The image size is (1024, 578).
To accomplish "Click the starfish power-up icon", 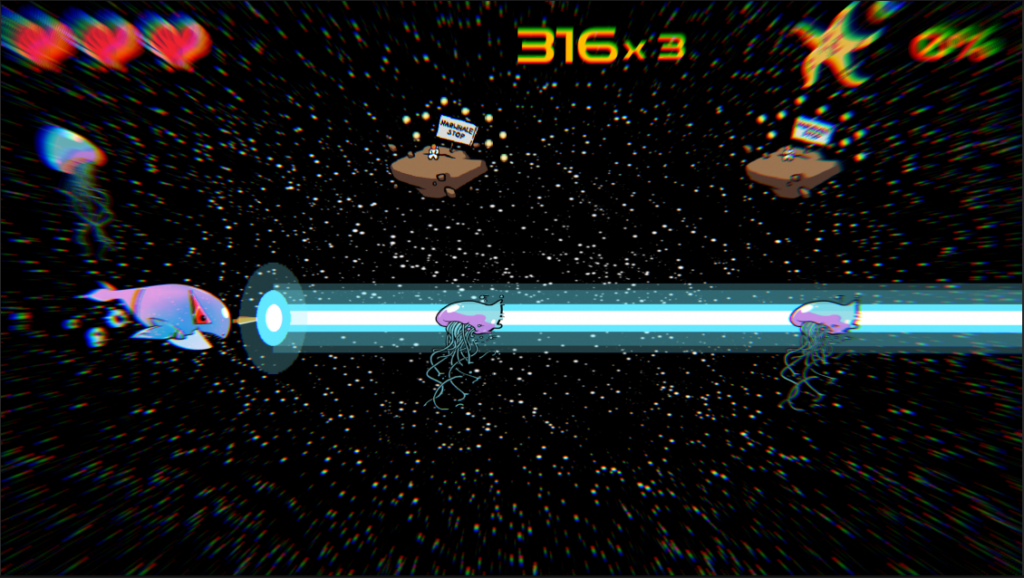I will [x=840, y=44].
